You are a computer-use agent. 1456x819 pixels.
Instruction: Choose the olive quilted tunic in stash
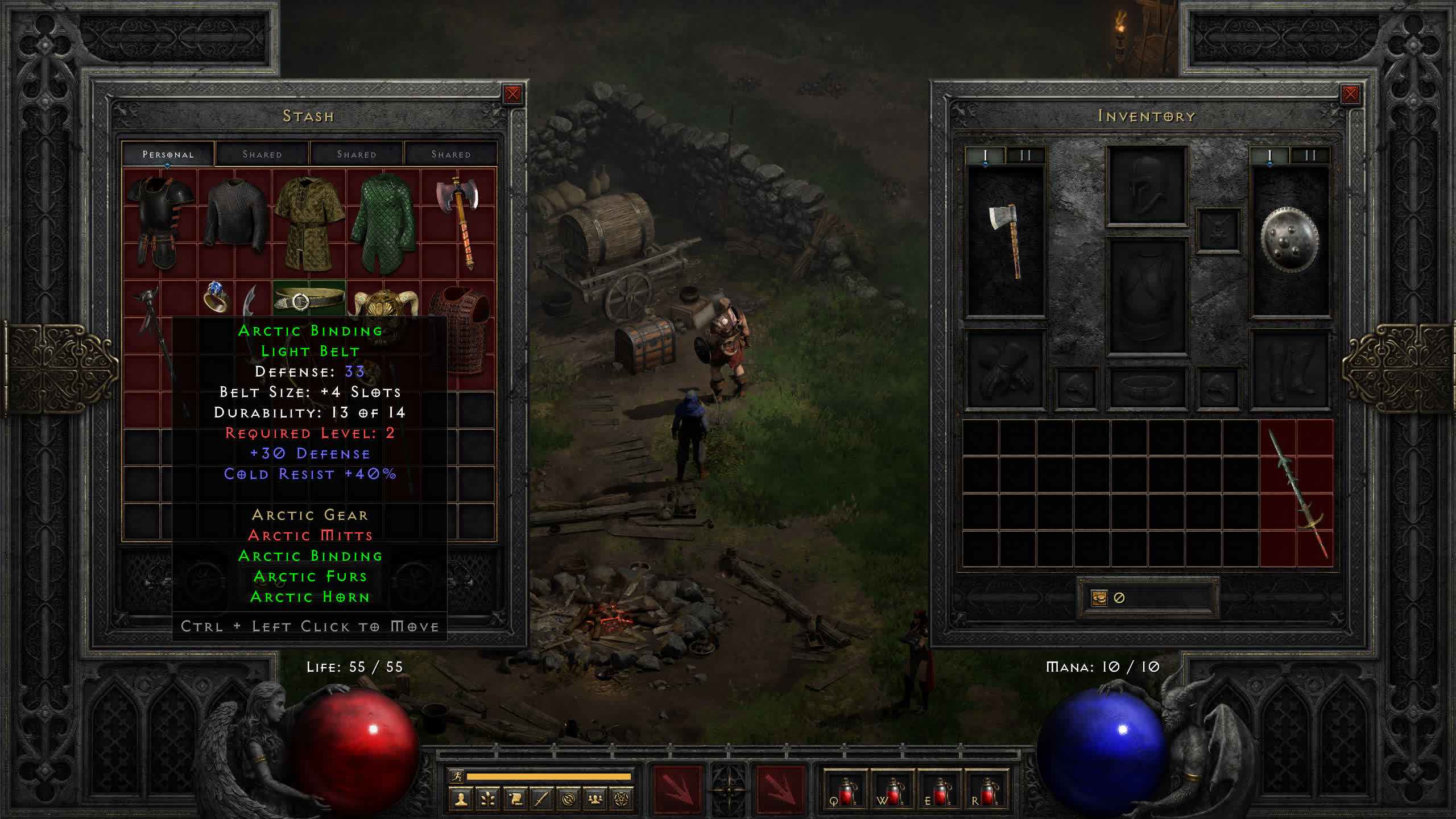[x=309, y=223]
